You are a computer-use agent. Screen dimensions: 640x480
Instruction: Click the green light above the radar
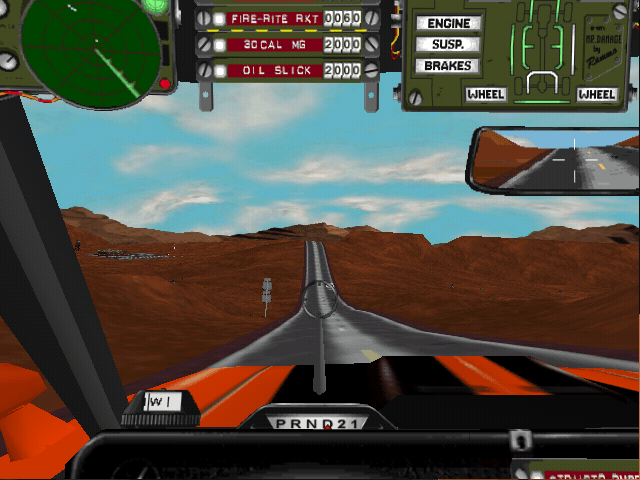(155, 5)
